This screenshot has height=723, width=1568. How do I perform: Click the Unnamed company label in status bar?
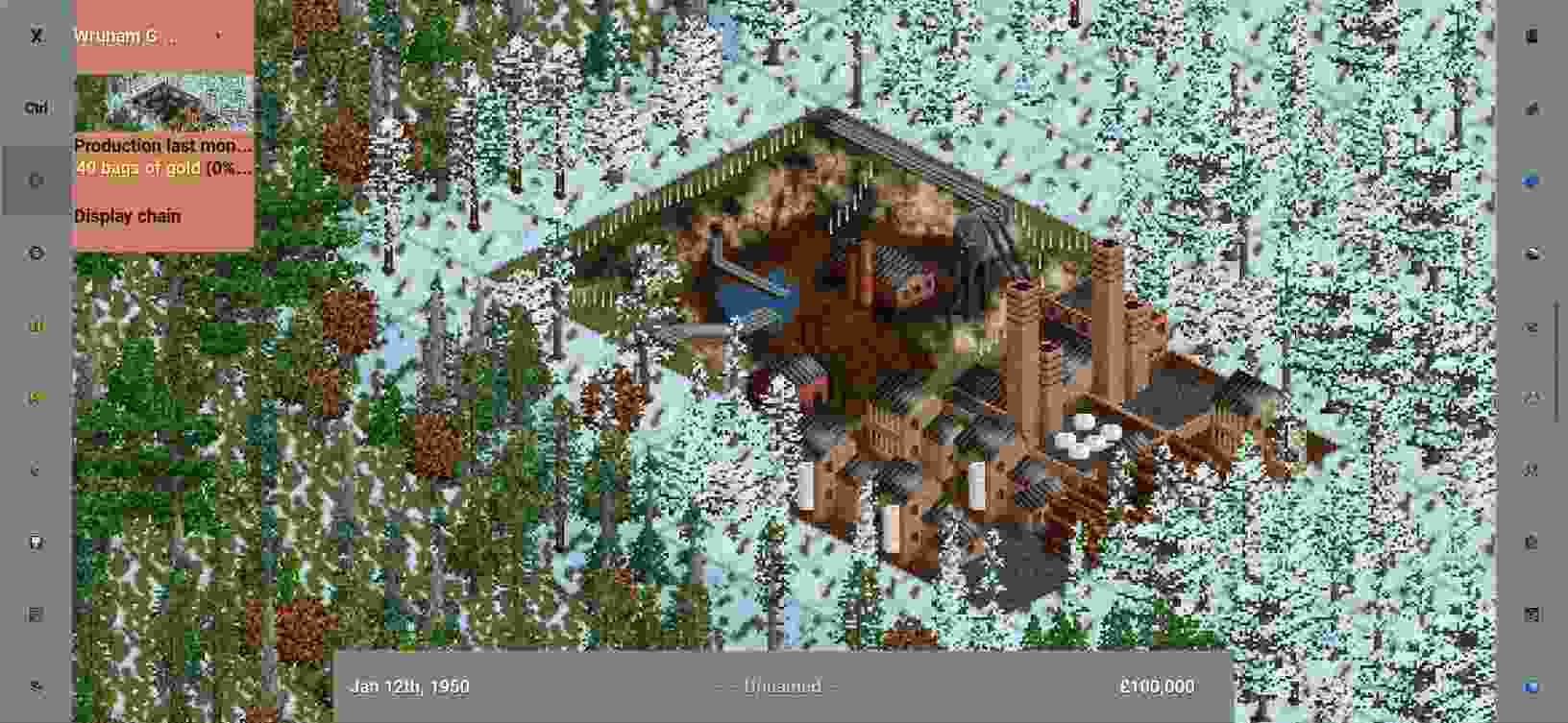778,687
